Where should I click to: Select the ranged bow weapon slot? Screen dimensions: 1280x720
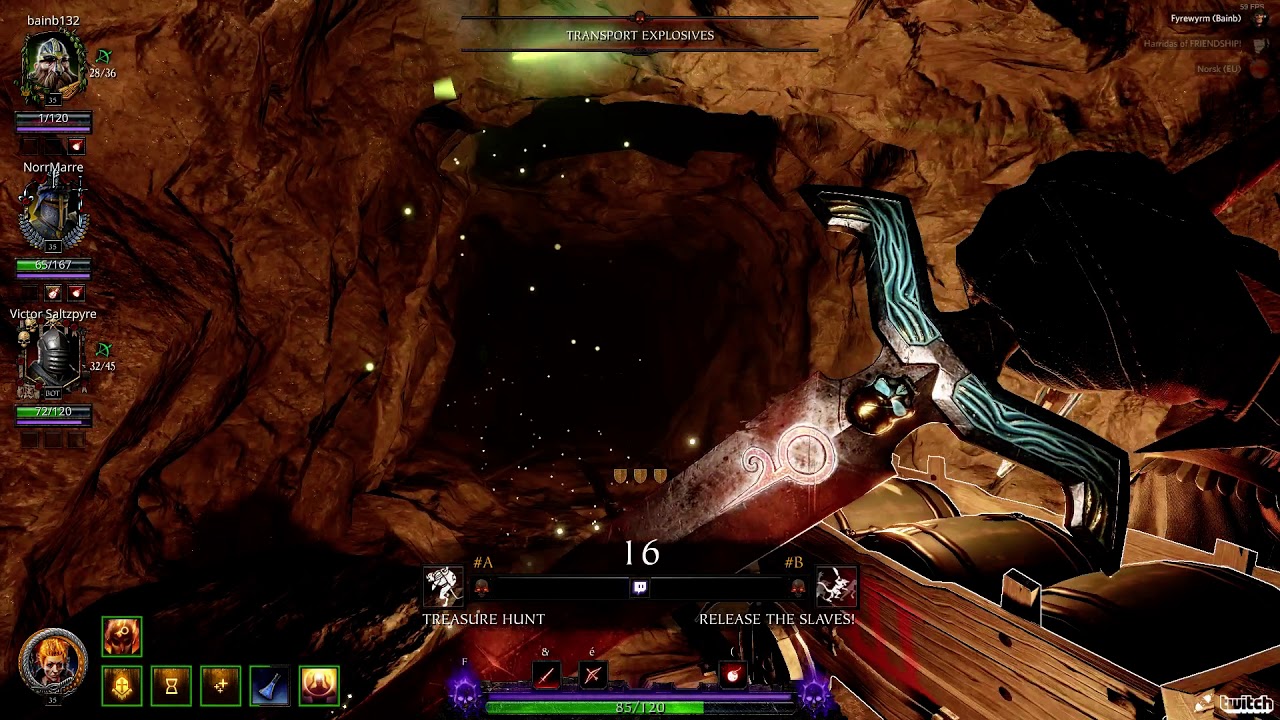pyautogui.click(x=592, y=676)
